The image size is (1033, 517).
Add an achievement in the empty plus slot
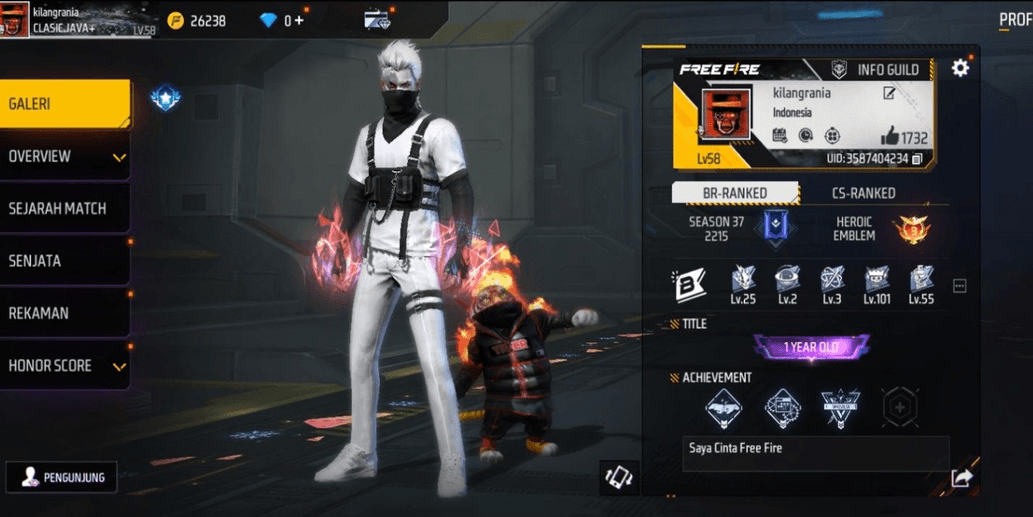(x=899, y=407)
